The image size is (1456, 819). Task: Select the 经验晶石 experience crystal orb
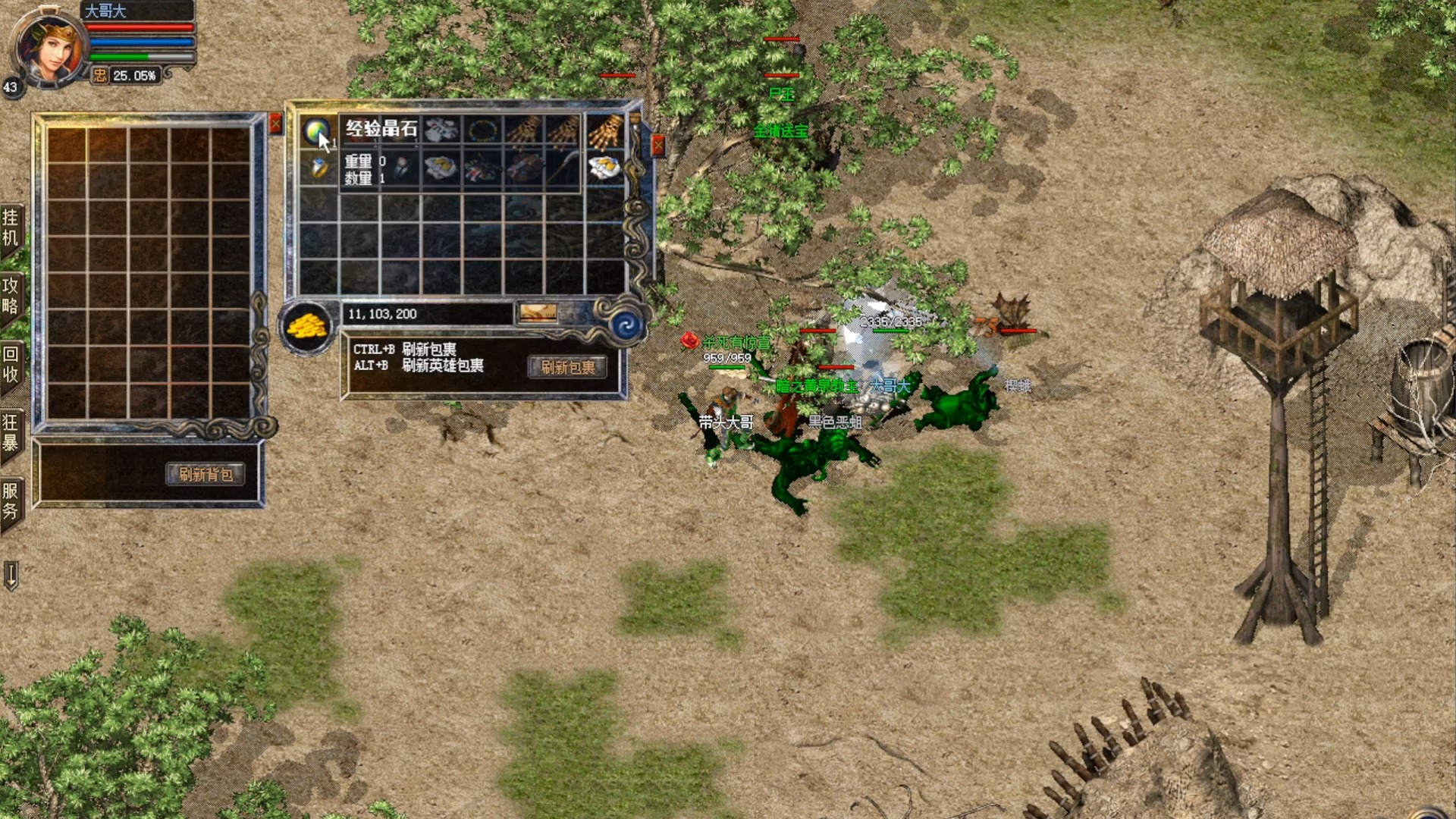(316, 131)
